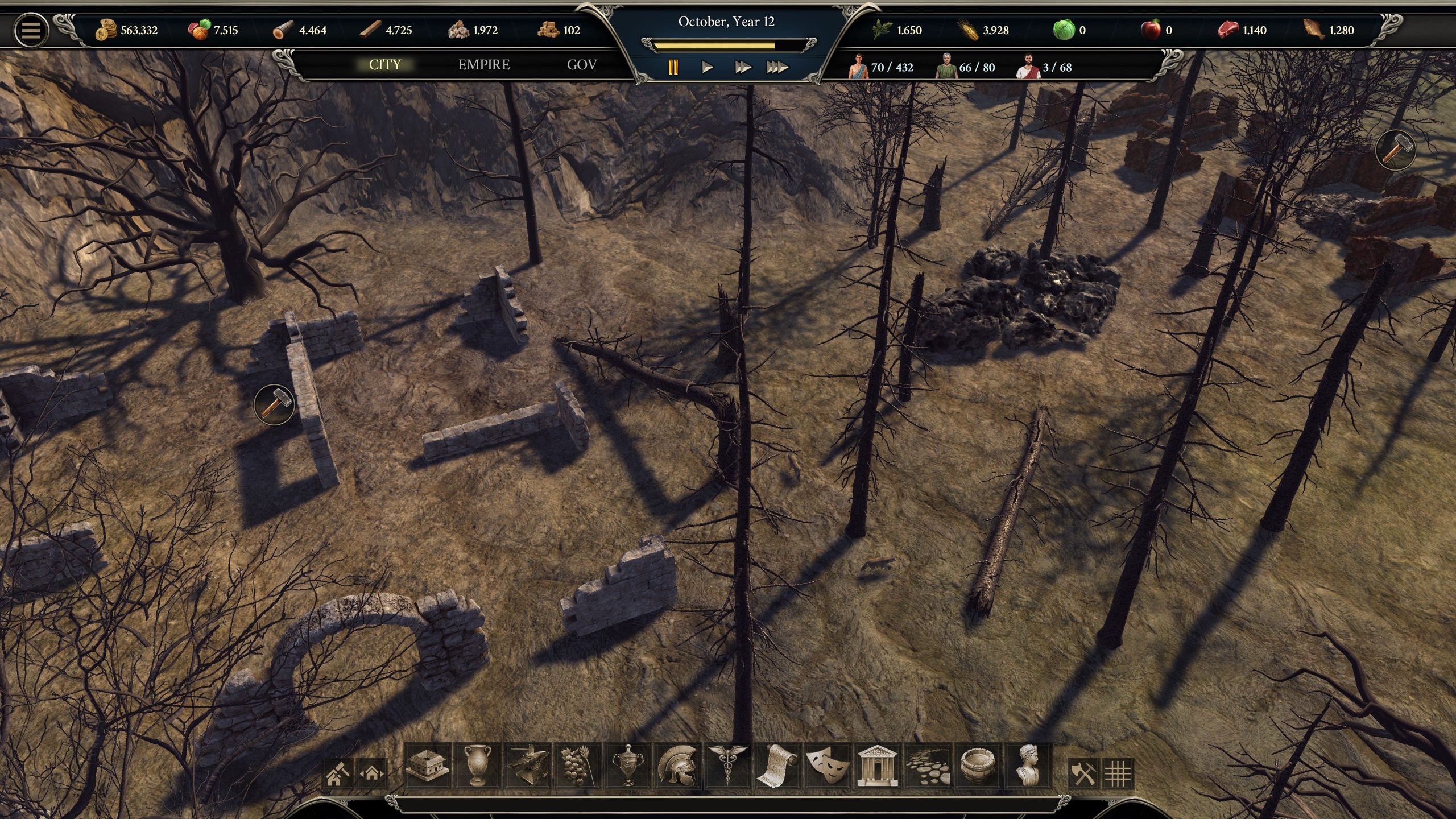Set game to normal play speed

coord(708,68)
